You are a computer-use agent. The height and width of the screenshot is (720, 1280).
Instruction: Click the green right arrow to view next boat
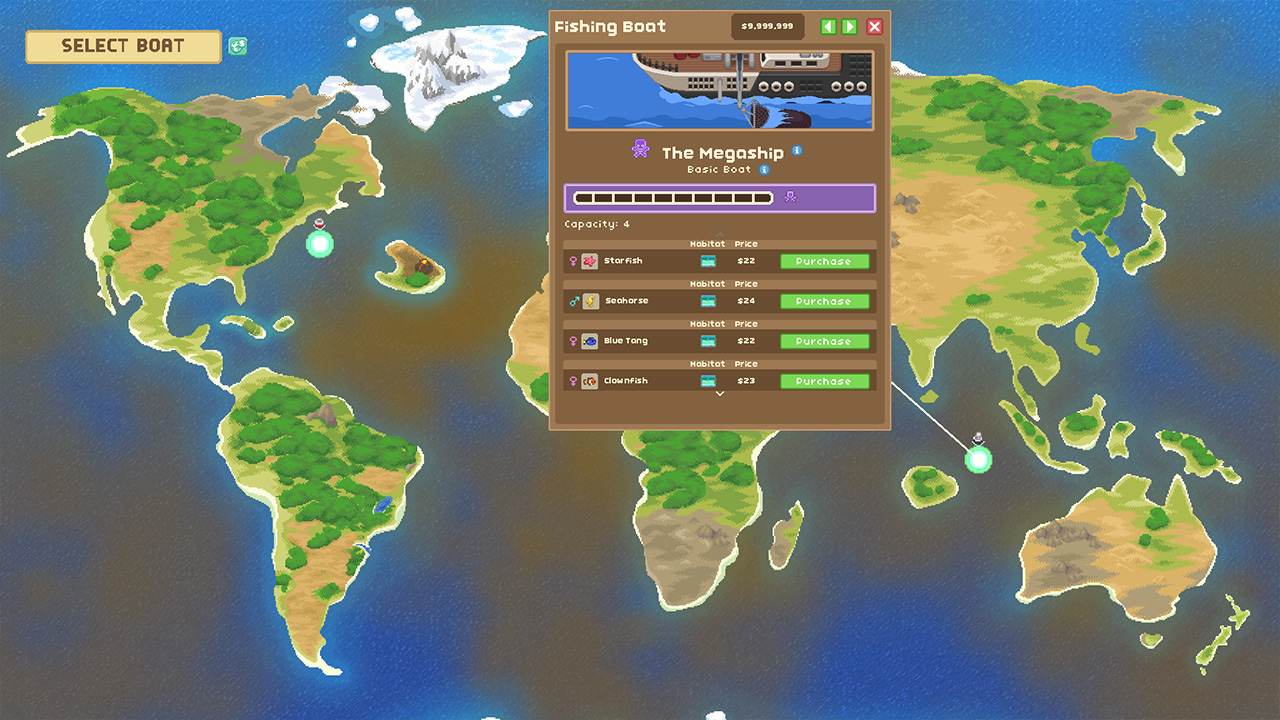click(849, 26)
